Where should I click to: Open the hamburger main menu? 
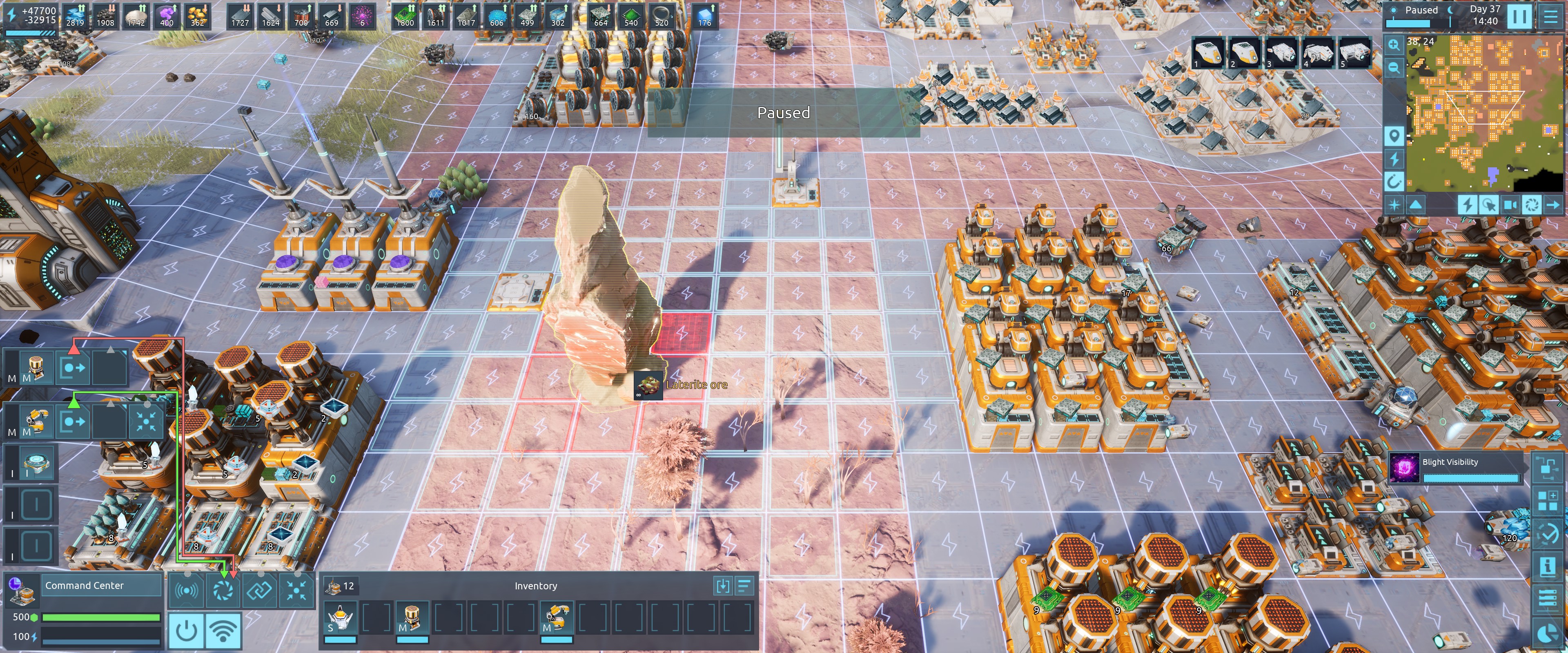click(x=1550, y=16)
